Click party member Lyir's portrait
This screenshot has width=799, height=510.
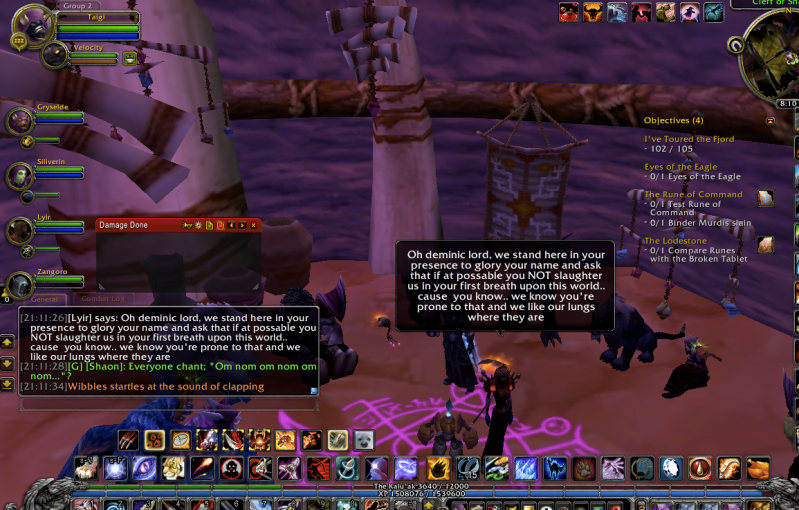click(x=19, y=232)
